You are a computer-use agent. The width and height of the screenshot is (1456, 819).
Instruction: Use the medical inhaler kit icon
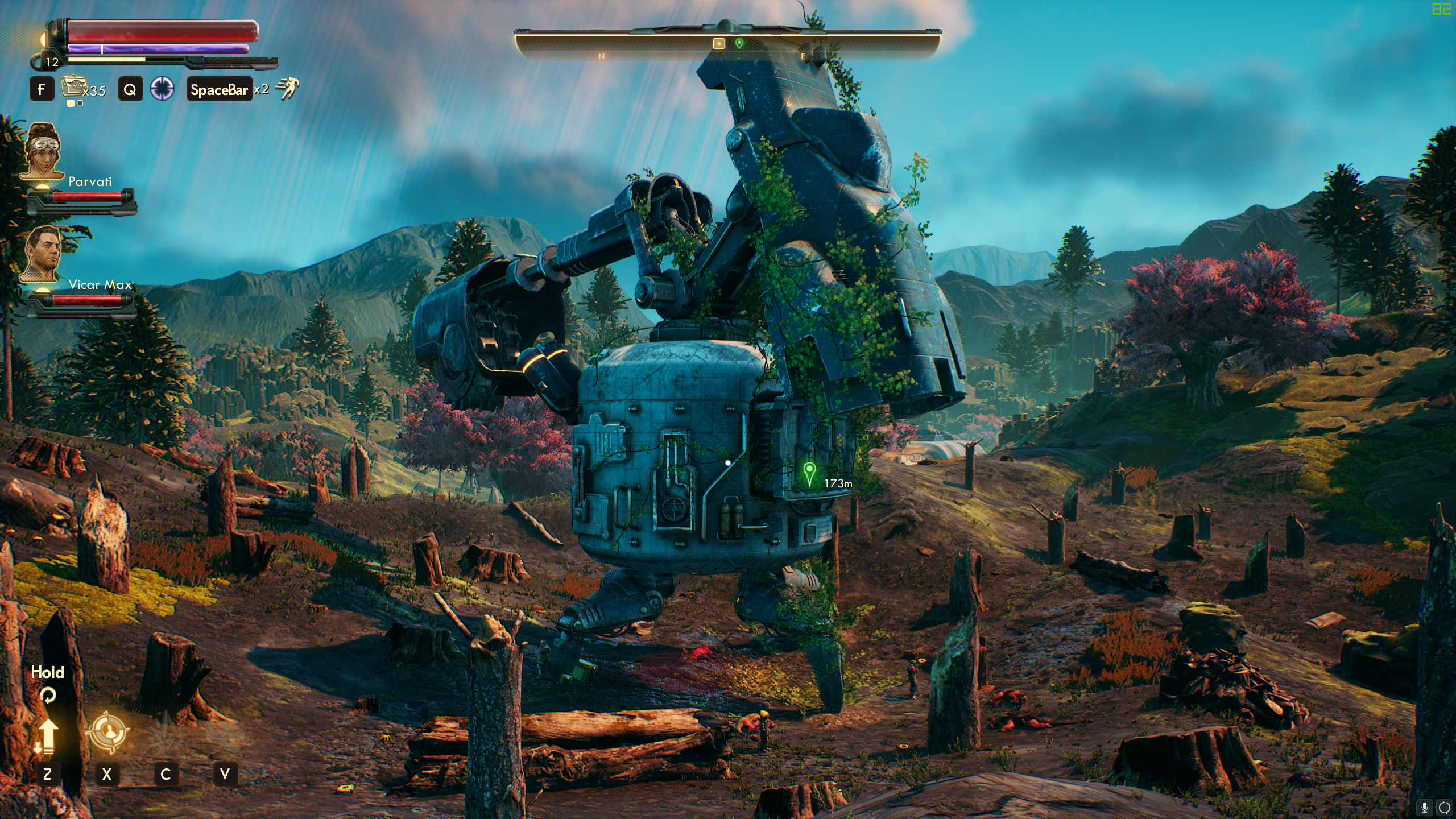(x=73, y=88)
